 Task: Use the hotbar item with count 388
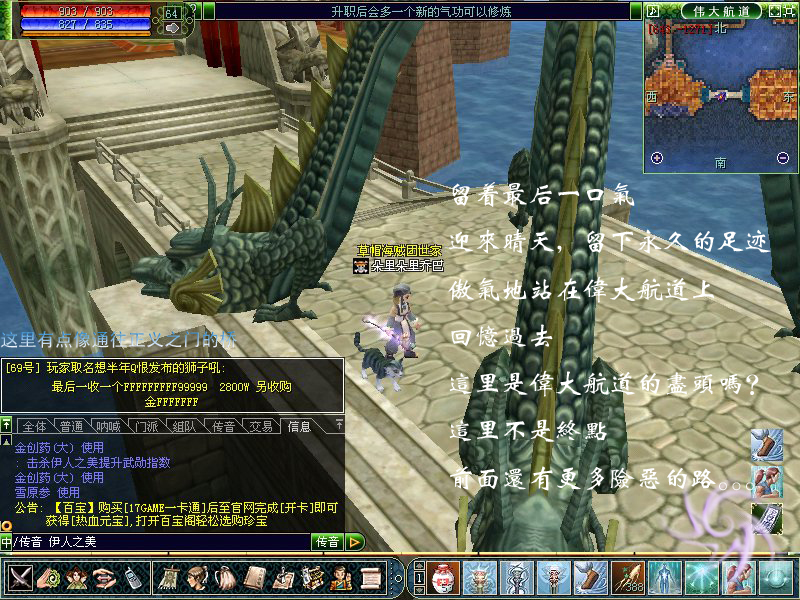pyautogui.click(x=627, y=577)
